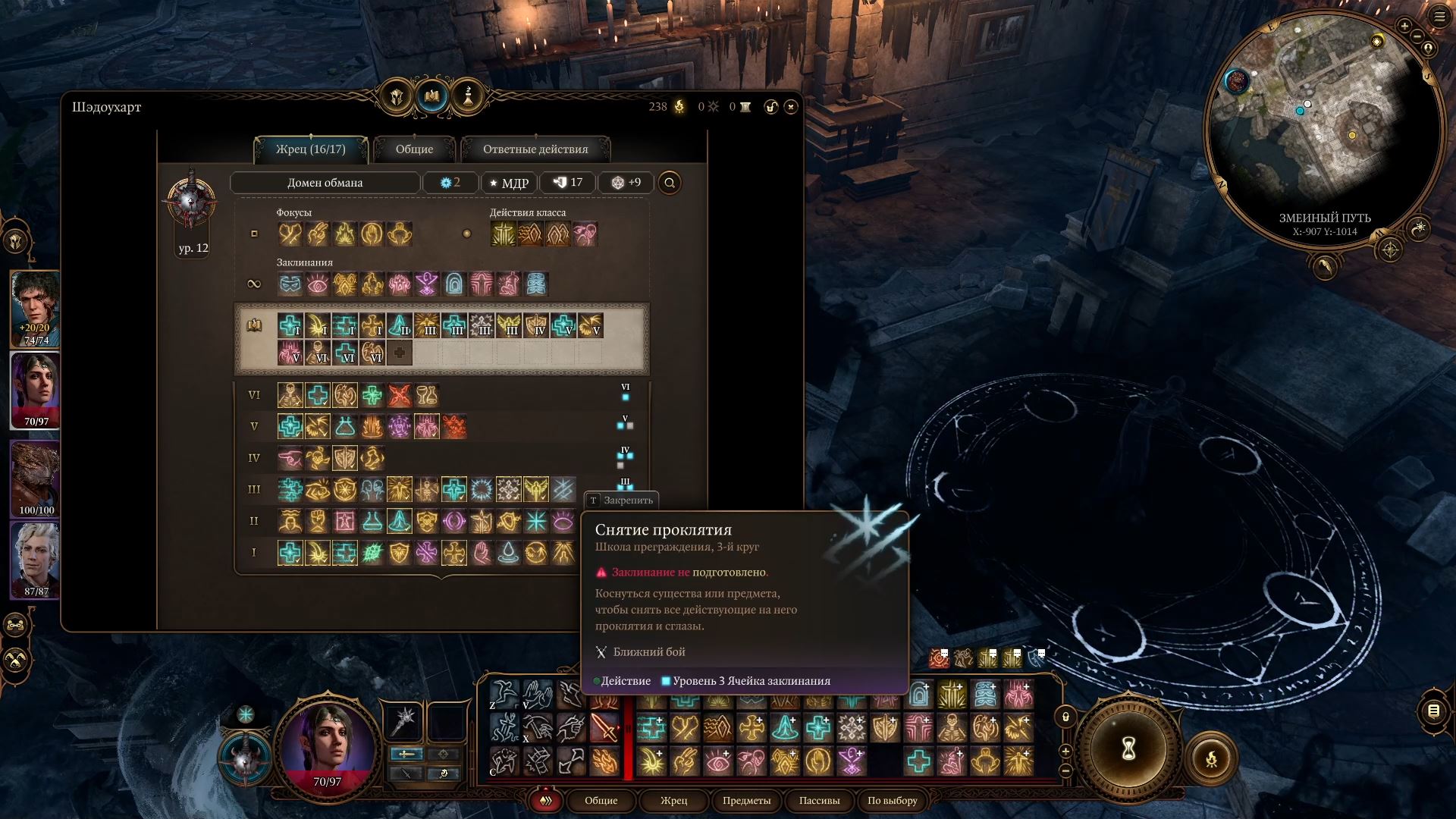Select the dragonborn companion portrait
1456x819 pixels.
pyautogui.click(x=36, y=479)
